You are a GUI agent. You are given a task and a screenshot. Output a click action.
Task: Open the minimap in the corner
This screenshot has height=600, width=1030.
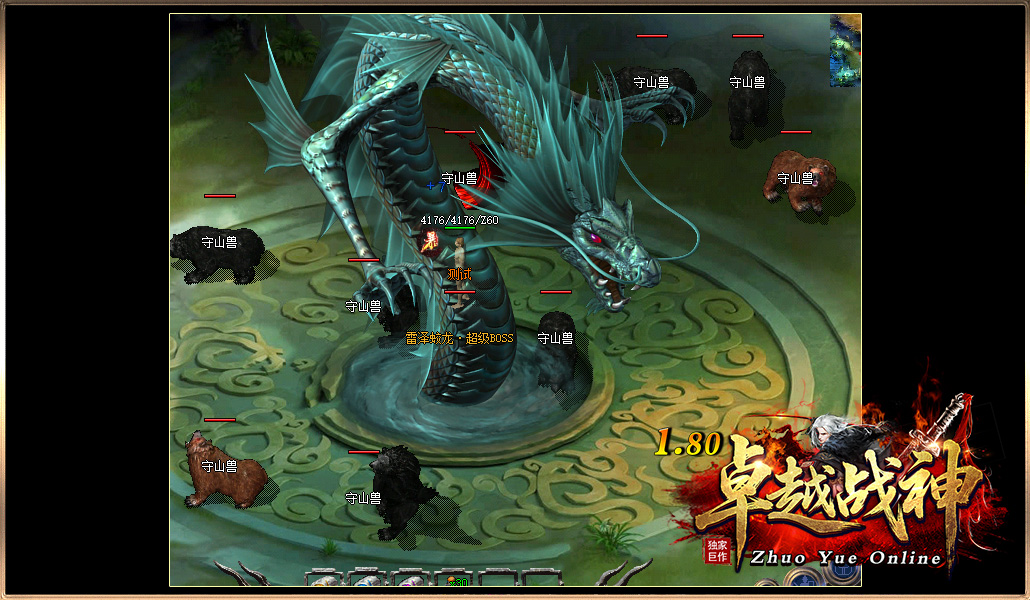845,51
